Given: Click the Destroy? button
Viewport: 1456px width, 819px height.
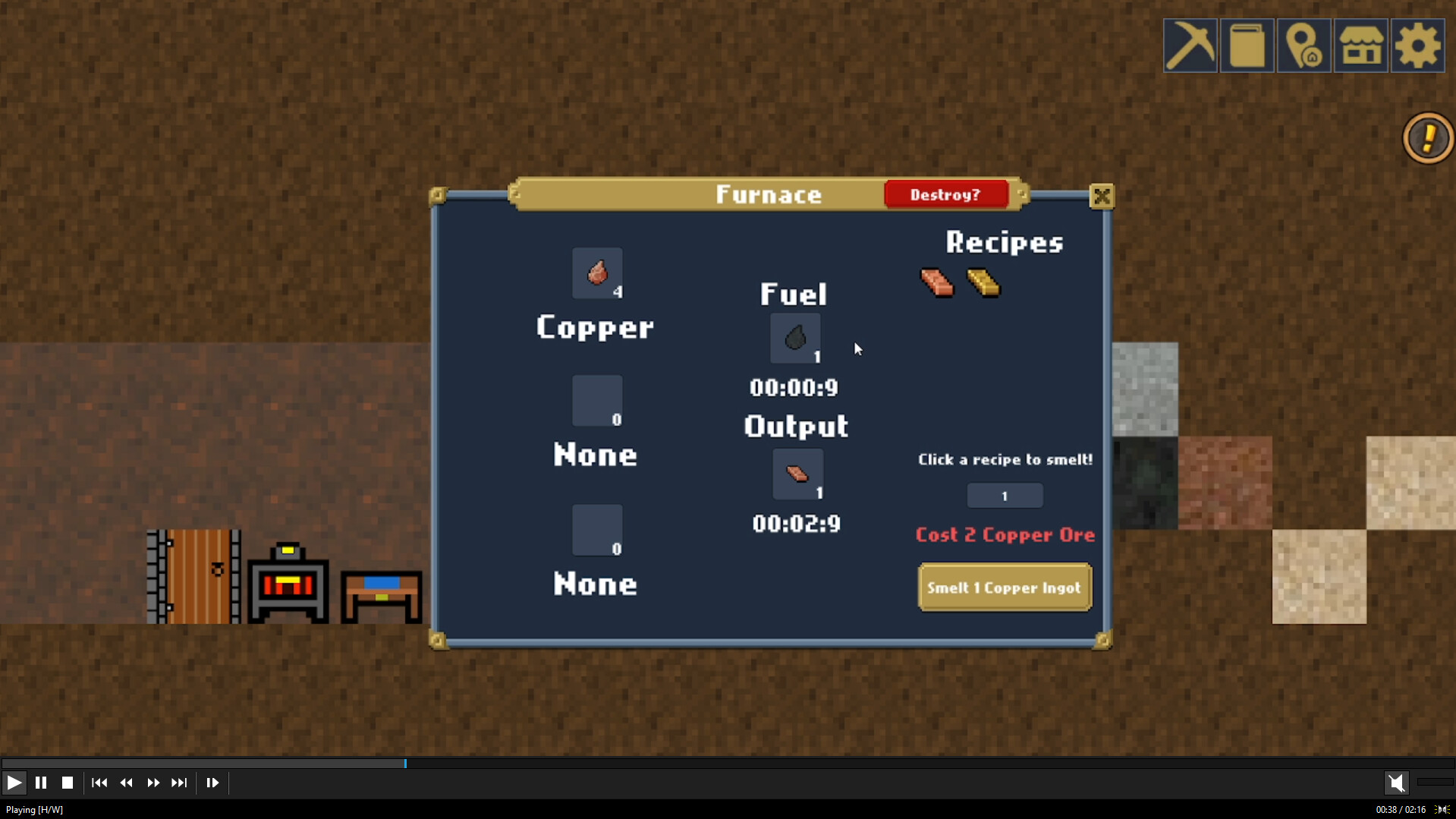Looking at the screenshot, I should (947, 194).
